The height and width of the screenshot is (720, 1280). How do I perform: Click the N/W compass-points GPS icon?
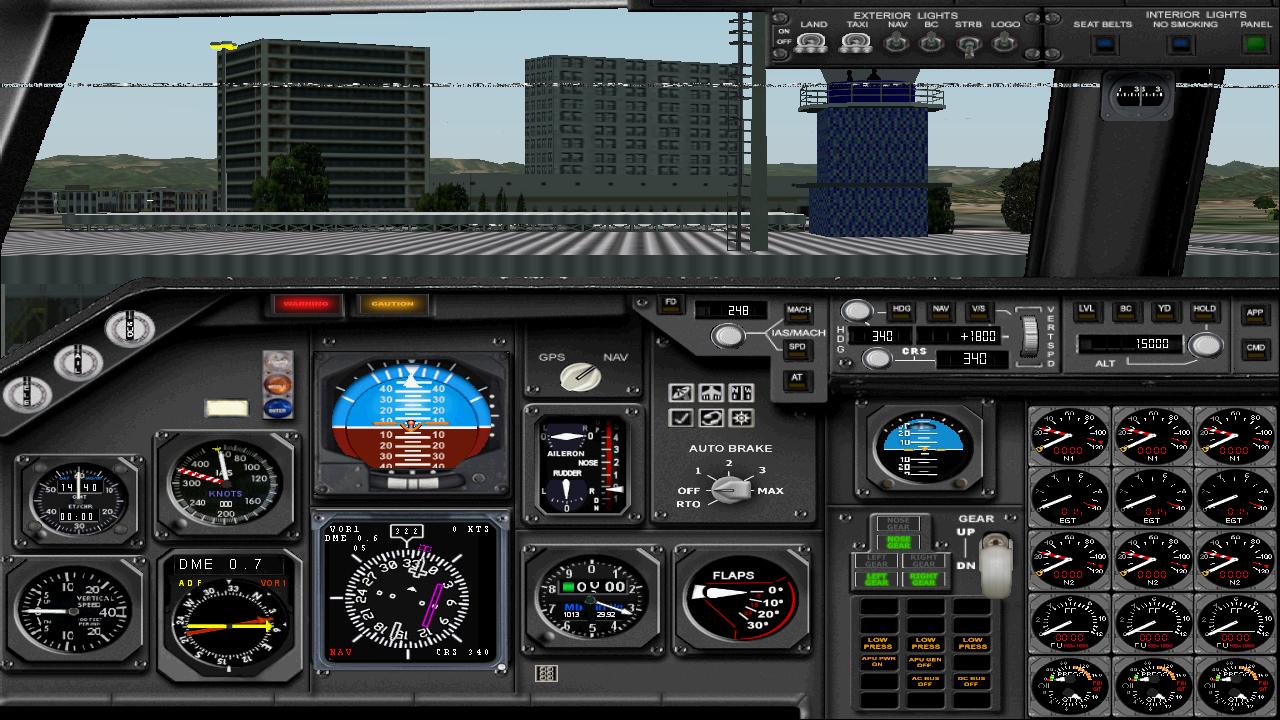point(741,391)
